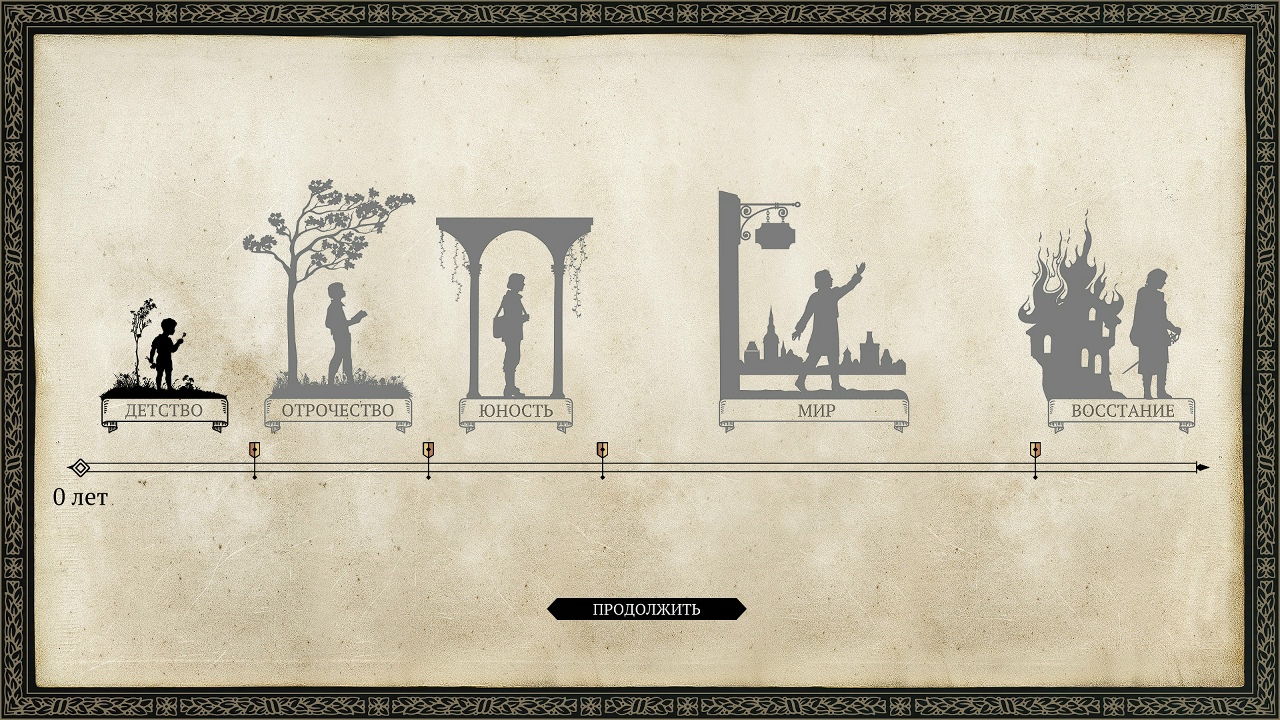Click the Детство banner label
Image resolution: width=1280 pixels, height=720 pixels.
tap(165, 409)
